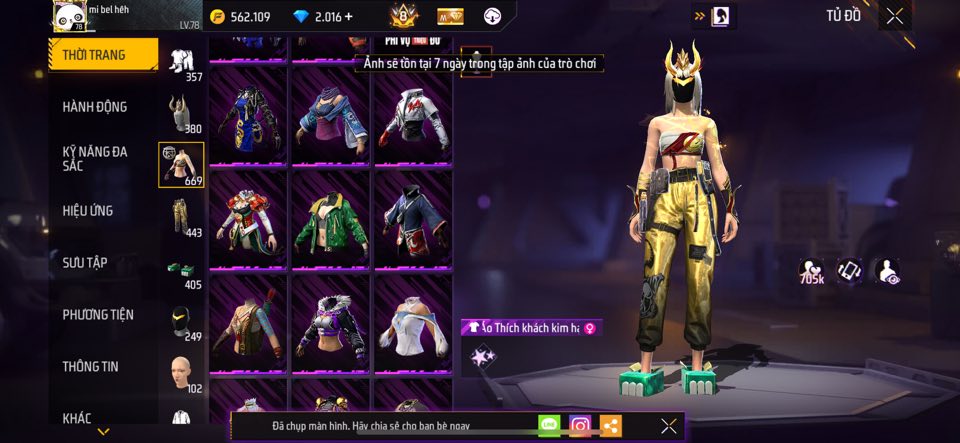Open the player profile avatar
Image resolution: width=960 pixels, height=443 pixels.
[69, 16]
